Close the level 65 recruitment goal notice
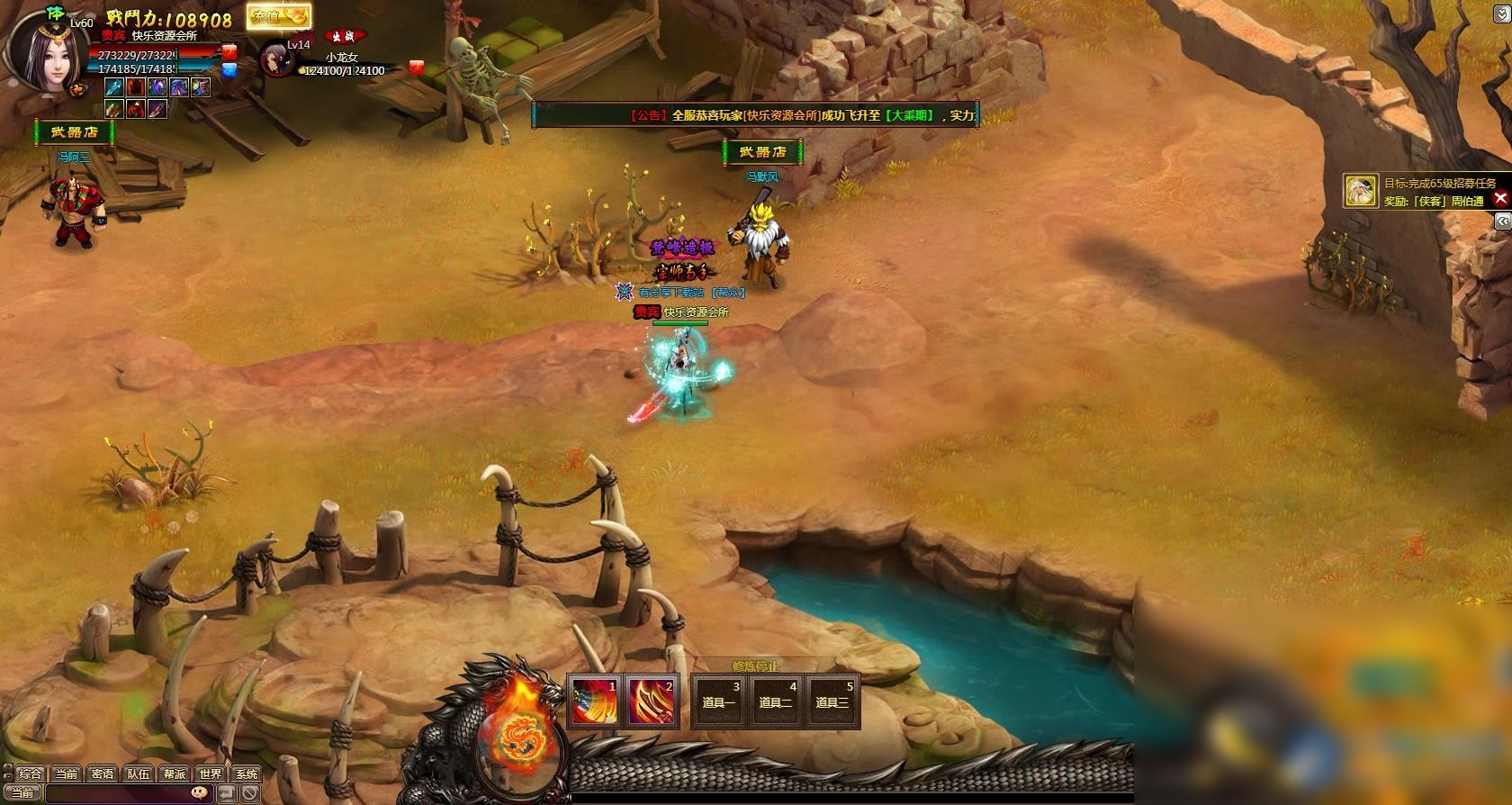 click(x=1500, y=198)
